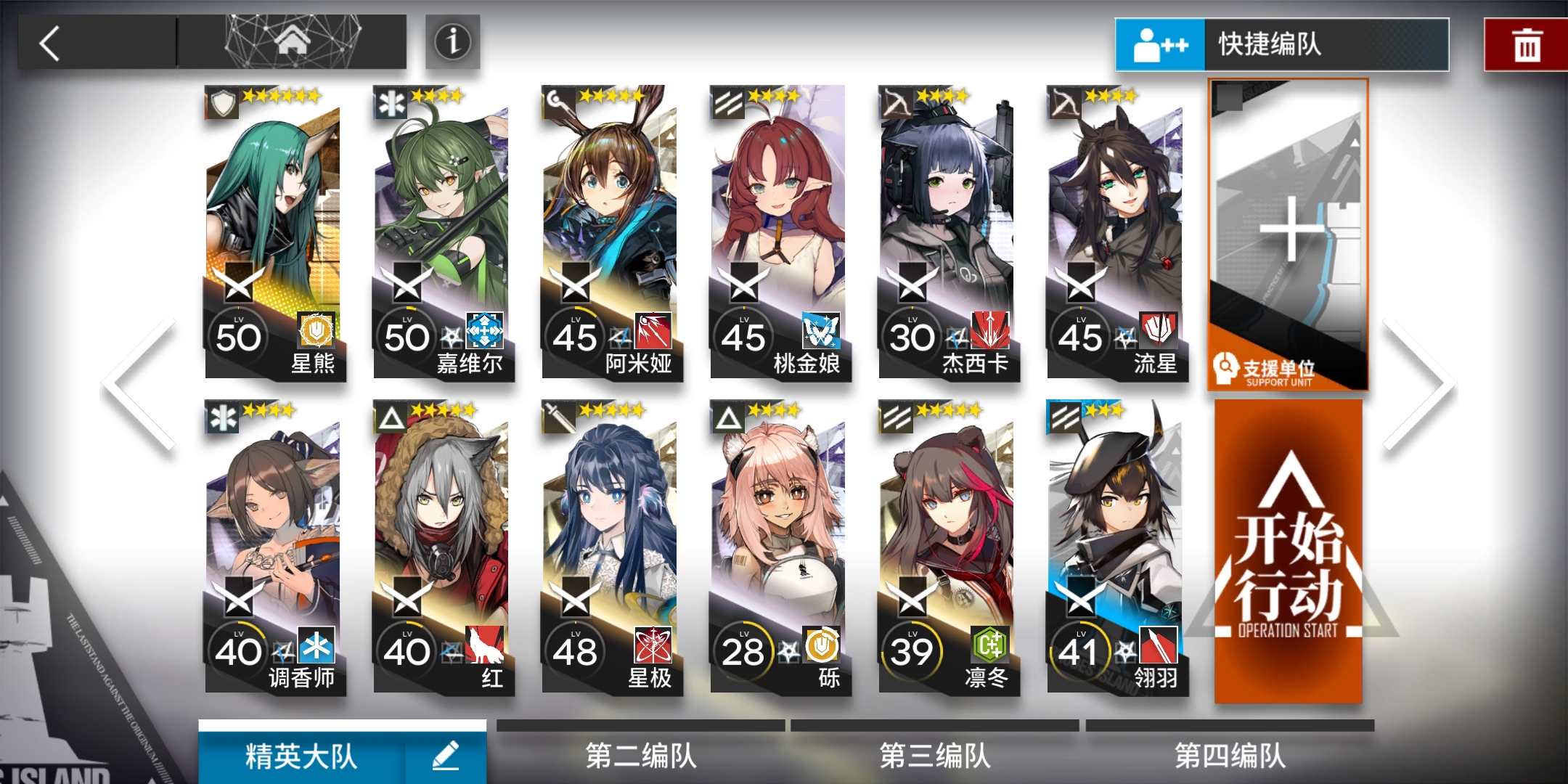Choose operator card 流星
Viewport: 1568px width, 784px height.
click(1116, 234)
